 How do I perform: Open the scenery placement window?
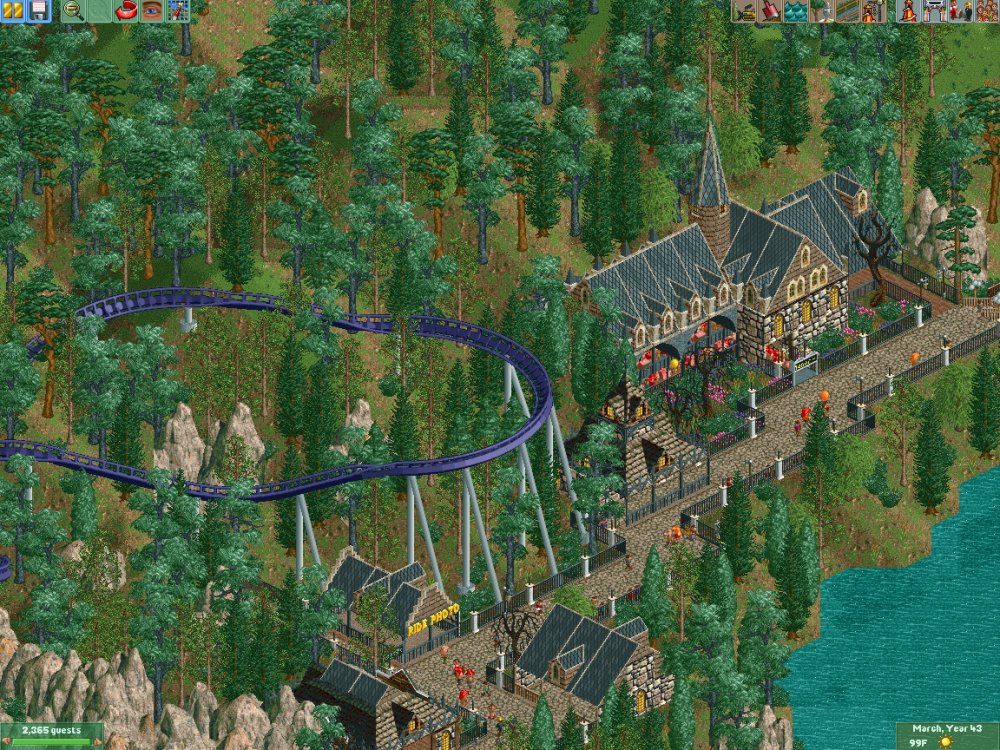[x=821, y=11]
